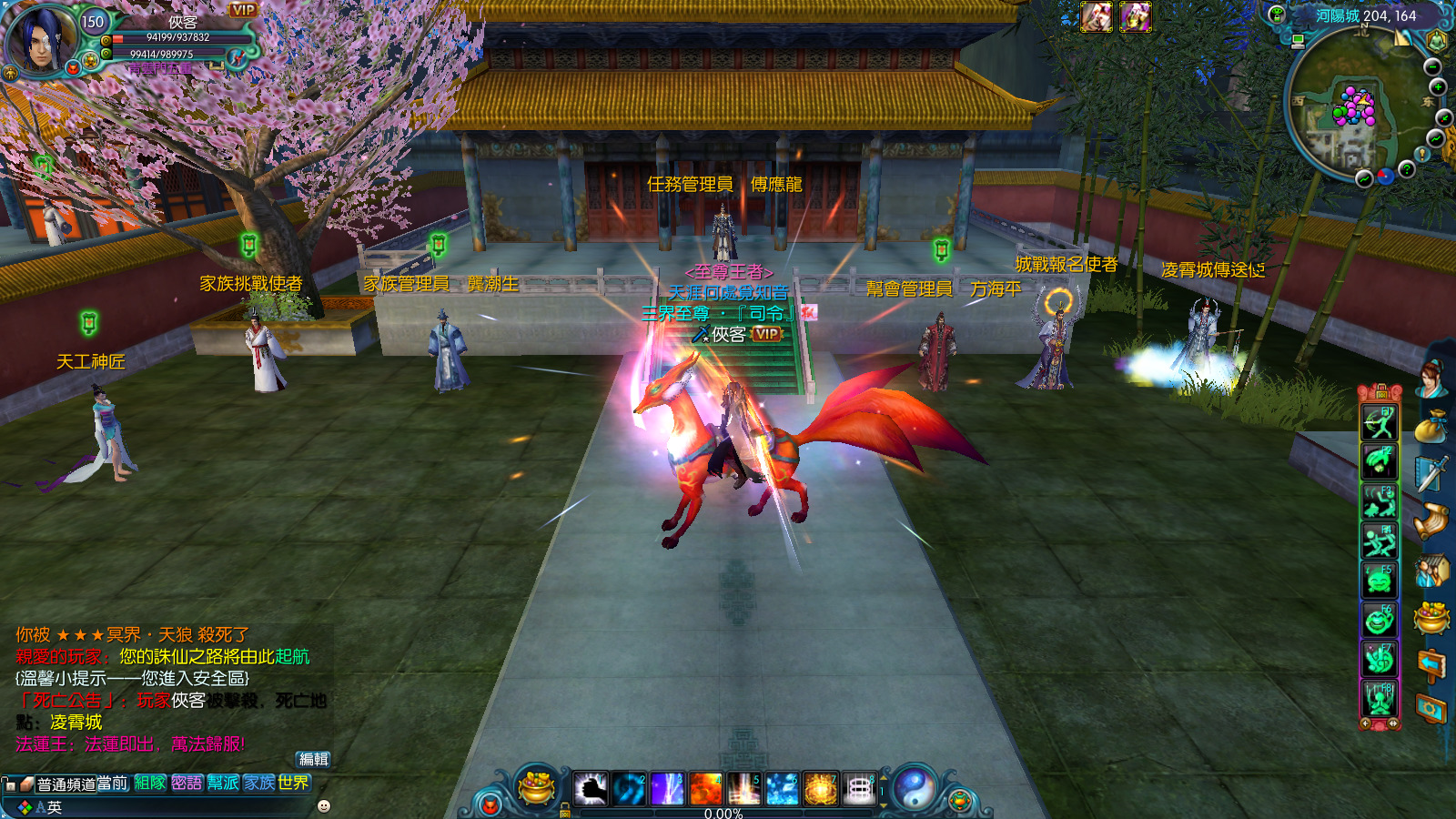Open the inventory bag sack icon
This screenshot has width=1456, height=819.
pos(1431,426)
